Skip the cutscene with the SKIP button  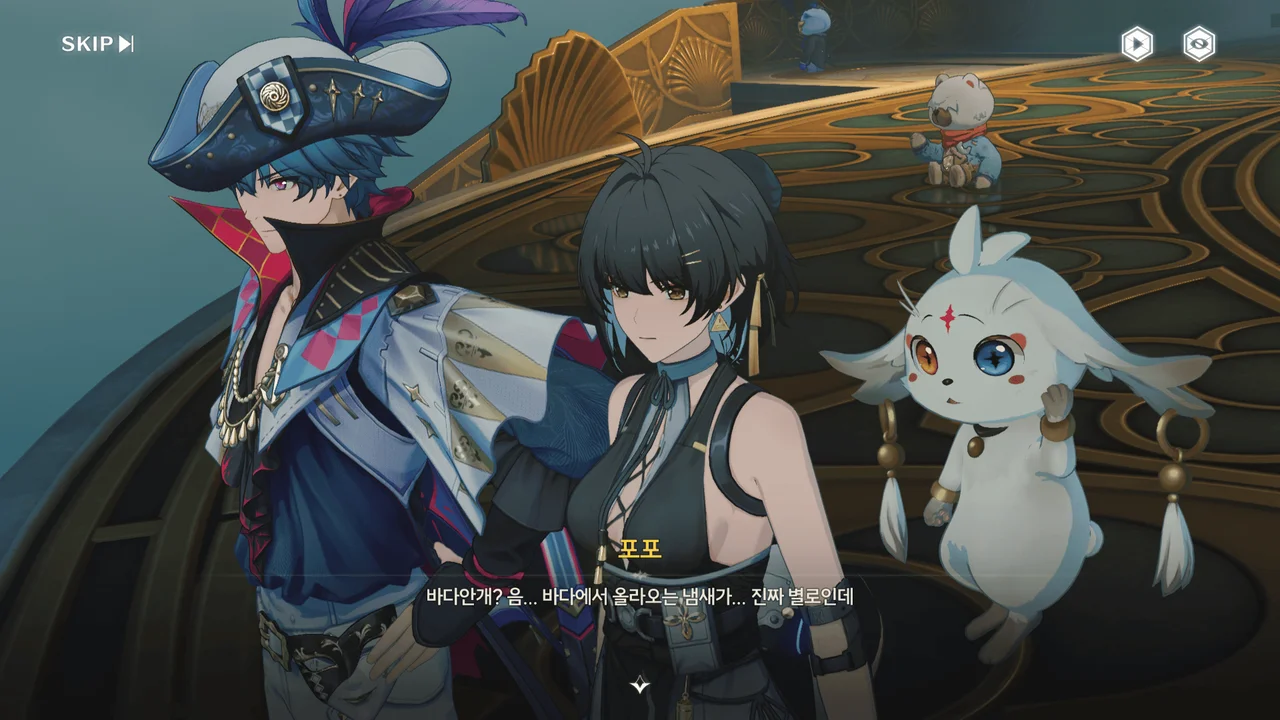(x=97, y=44)
